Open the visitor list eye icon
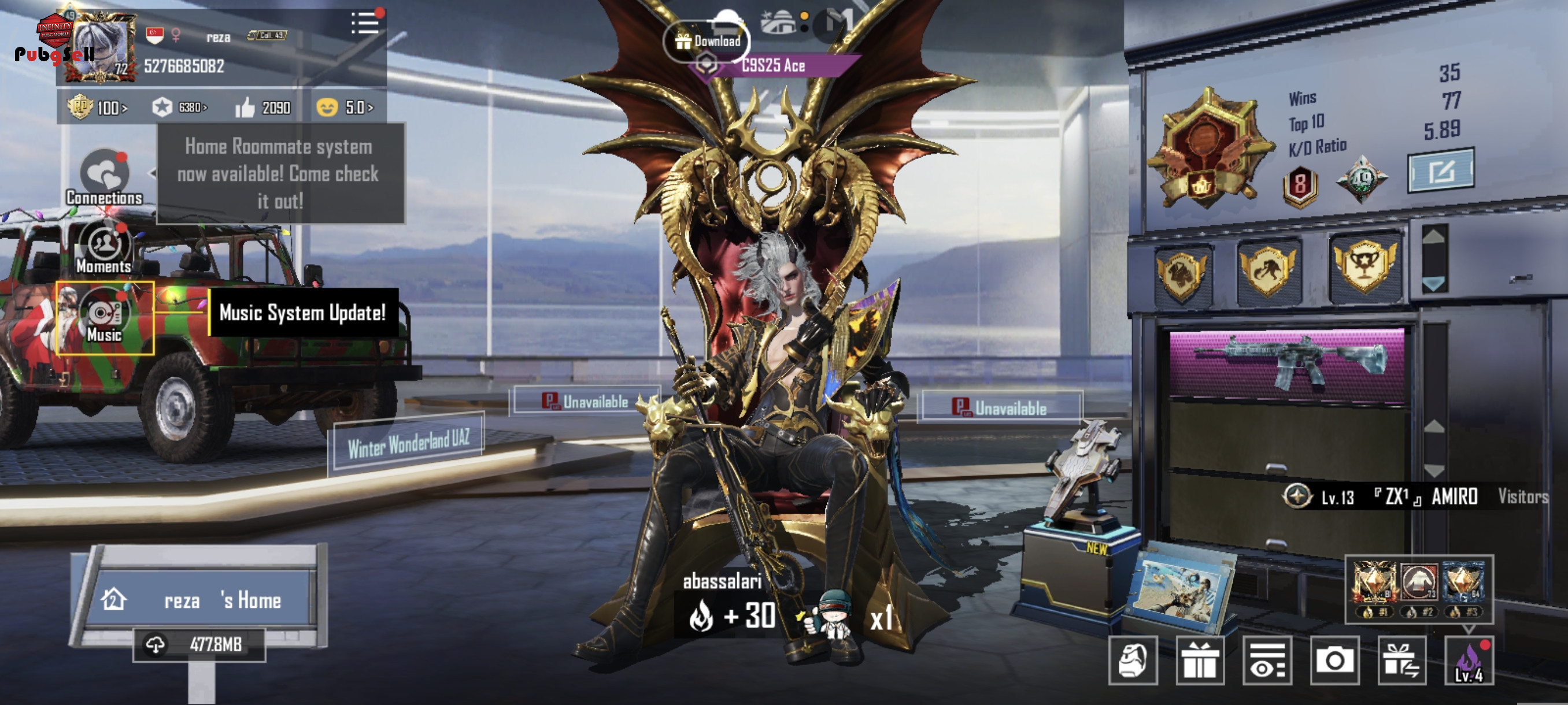This screenshot has height=705, width=1568. pos(1267,661)
